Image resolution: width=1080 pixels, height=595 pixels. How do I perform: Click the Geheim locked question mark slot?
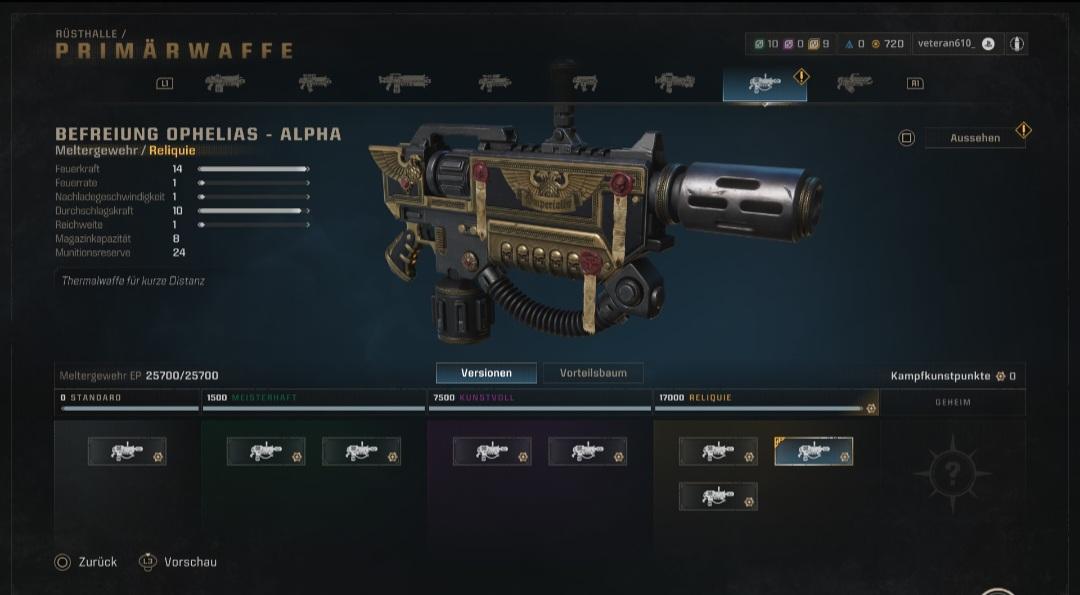click(x=951, y=474)
